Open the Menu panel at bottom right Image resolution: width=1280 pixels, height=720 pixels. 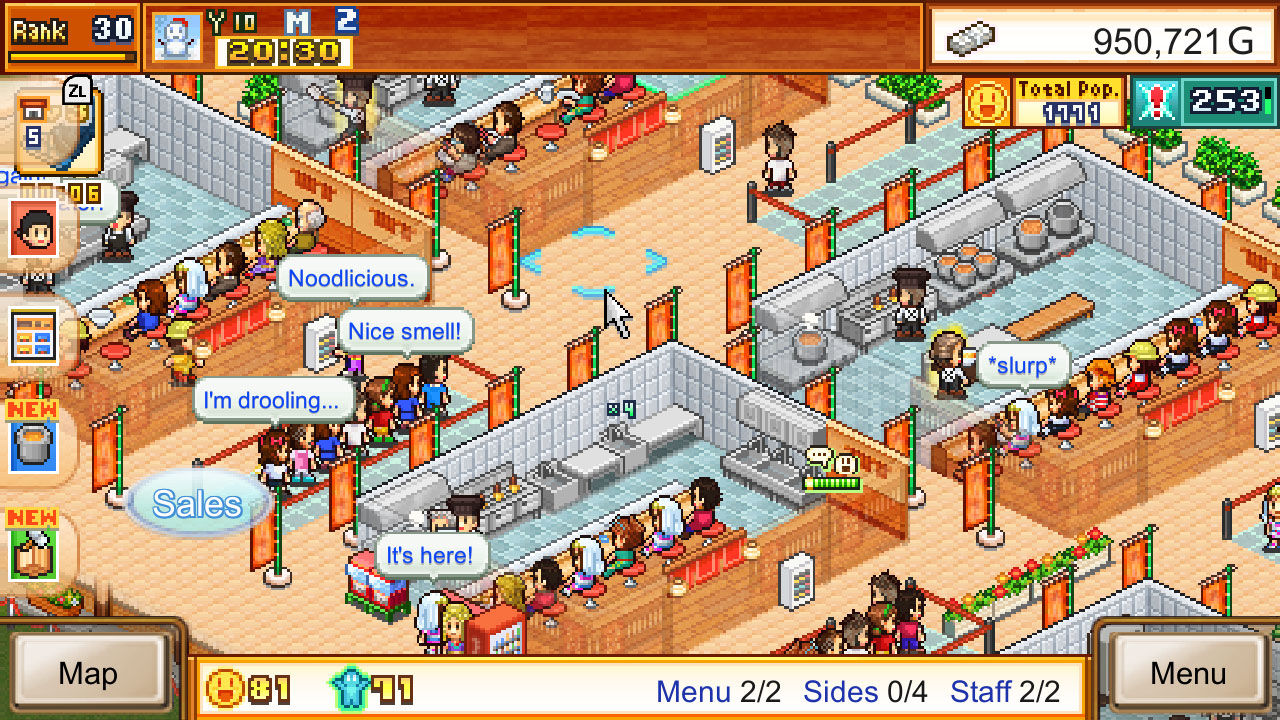point(1188,673)
